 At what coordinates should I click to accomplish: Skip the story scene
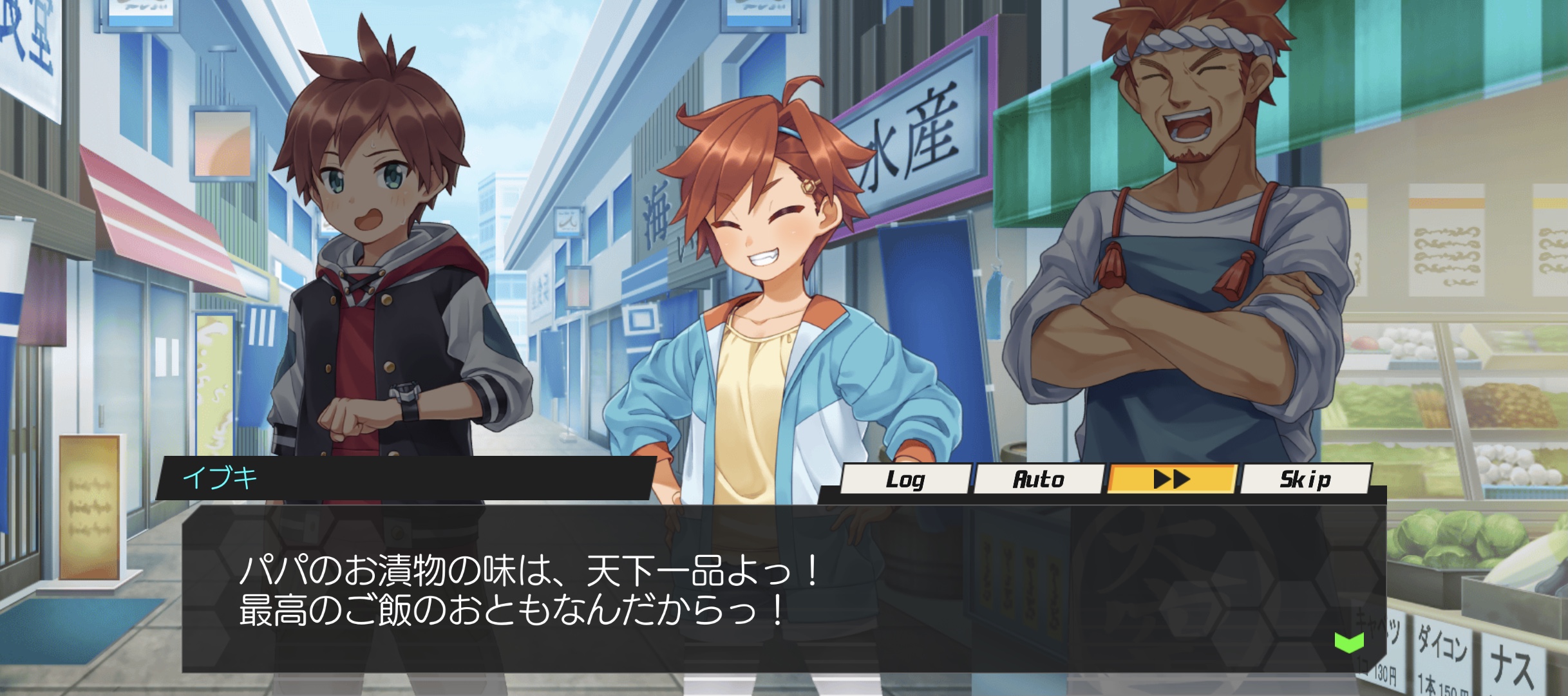click(1305, 480)
